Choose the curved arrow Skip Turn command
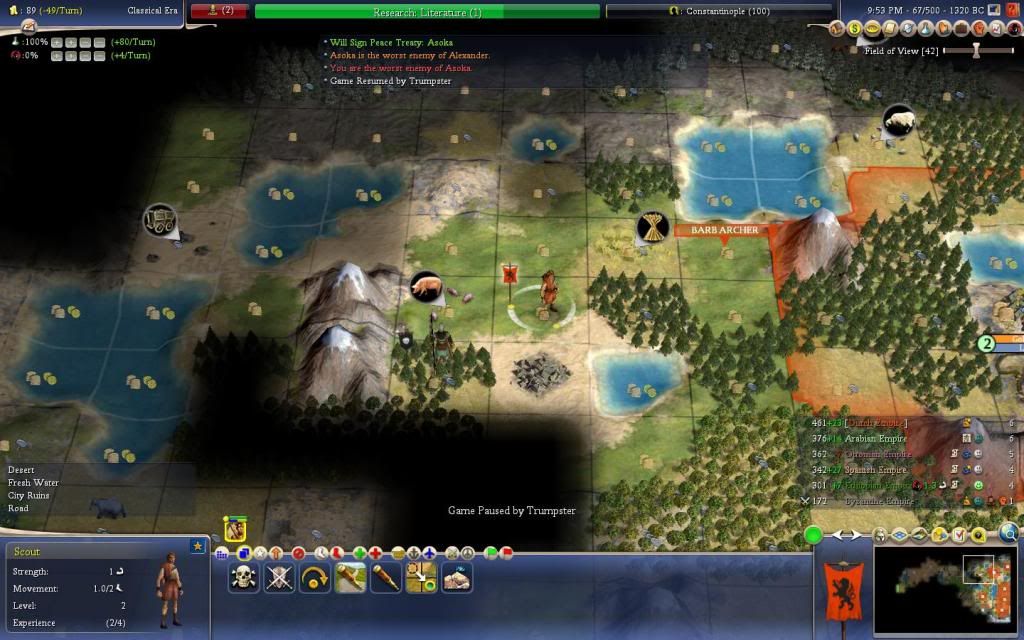The height and width of the screenshot is (640, 1024). [x=314, y=577]
